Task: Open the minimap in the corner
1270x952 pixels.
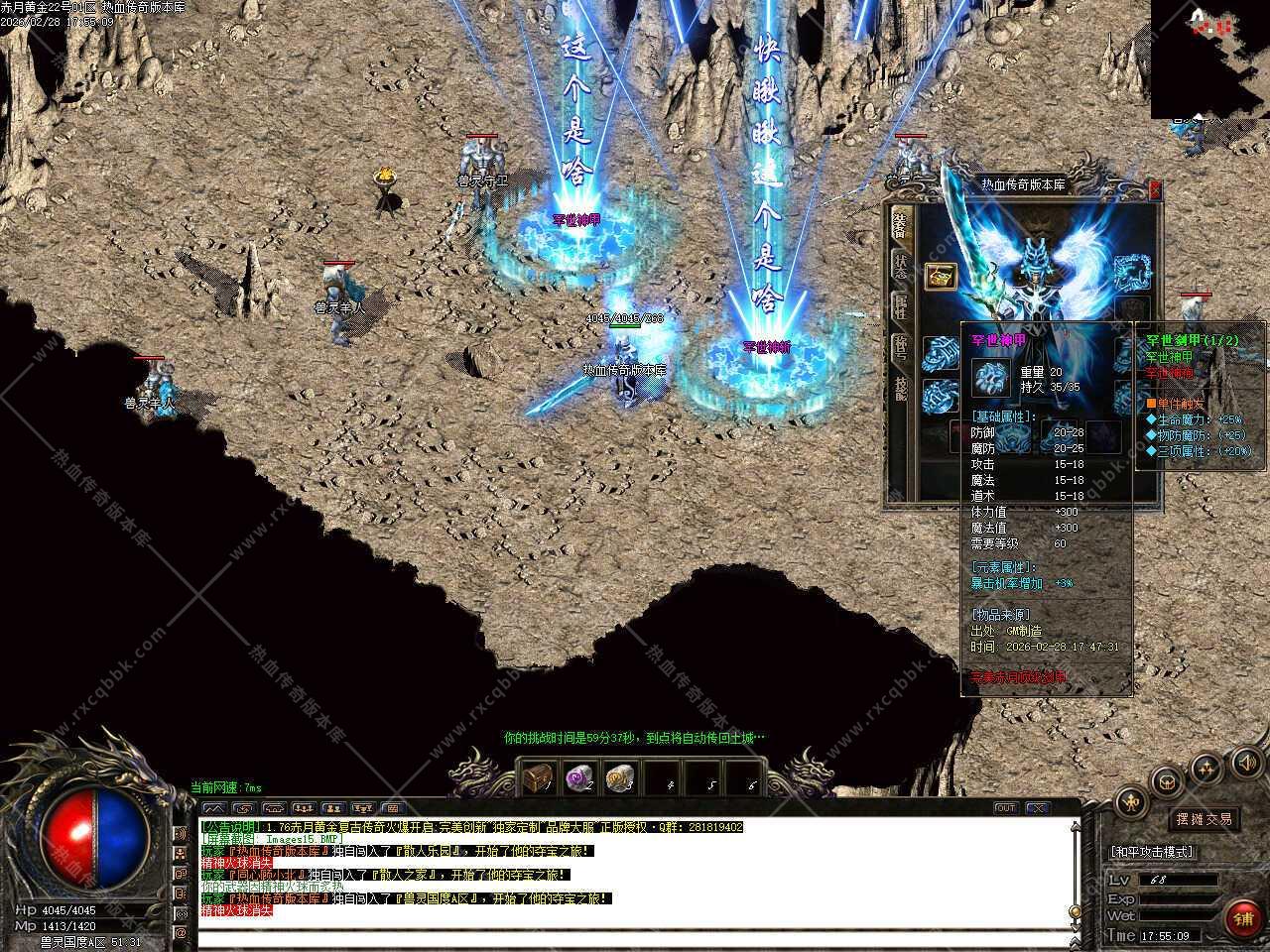Action: [x=1209, y=58]
